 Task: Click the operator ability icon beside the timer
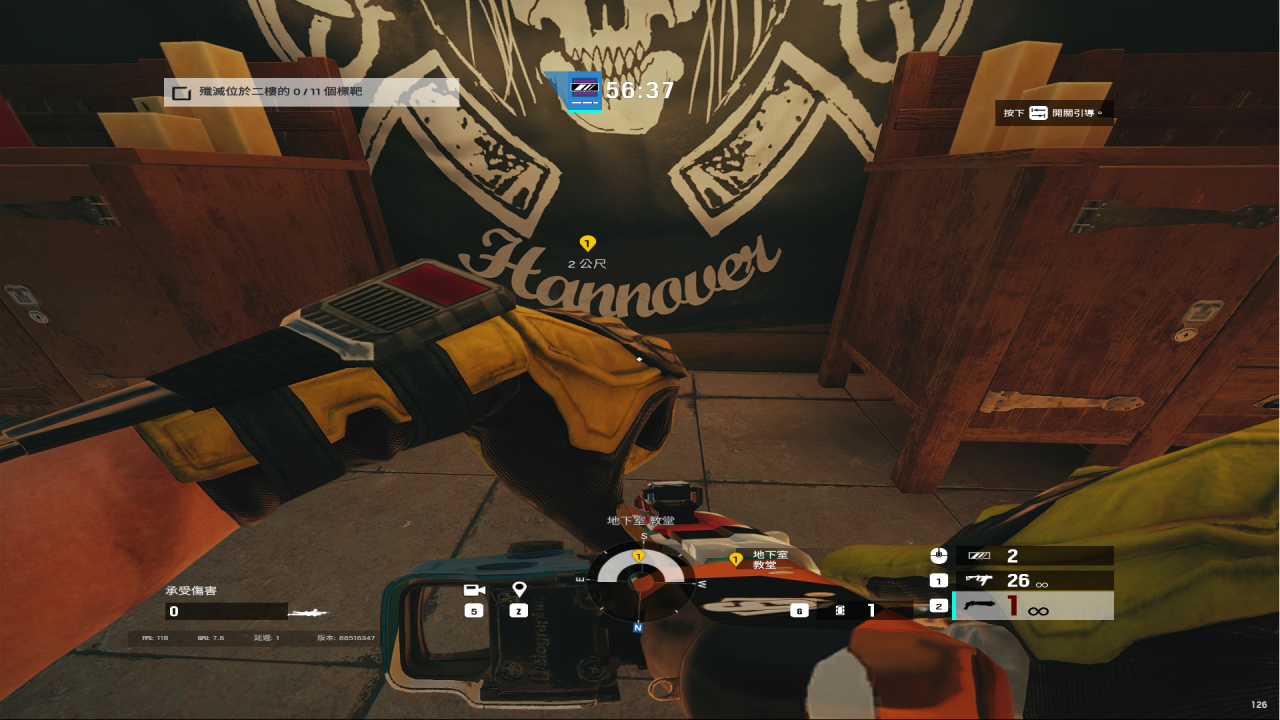(584, 92)
